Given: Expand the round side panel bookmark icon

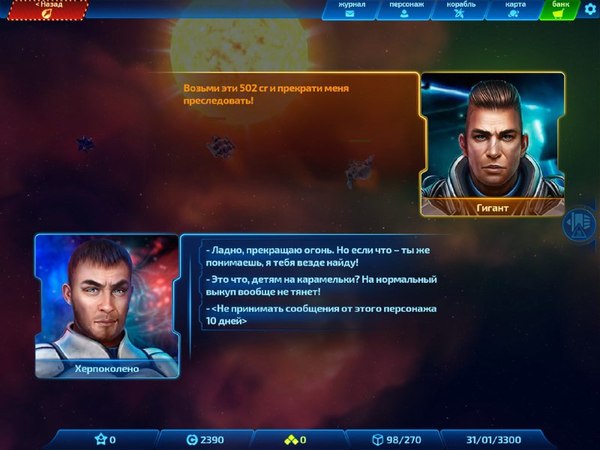Looking at the screenshot, I should (x=577, y=223).
